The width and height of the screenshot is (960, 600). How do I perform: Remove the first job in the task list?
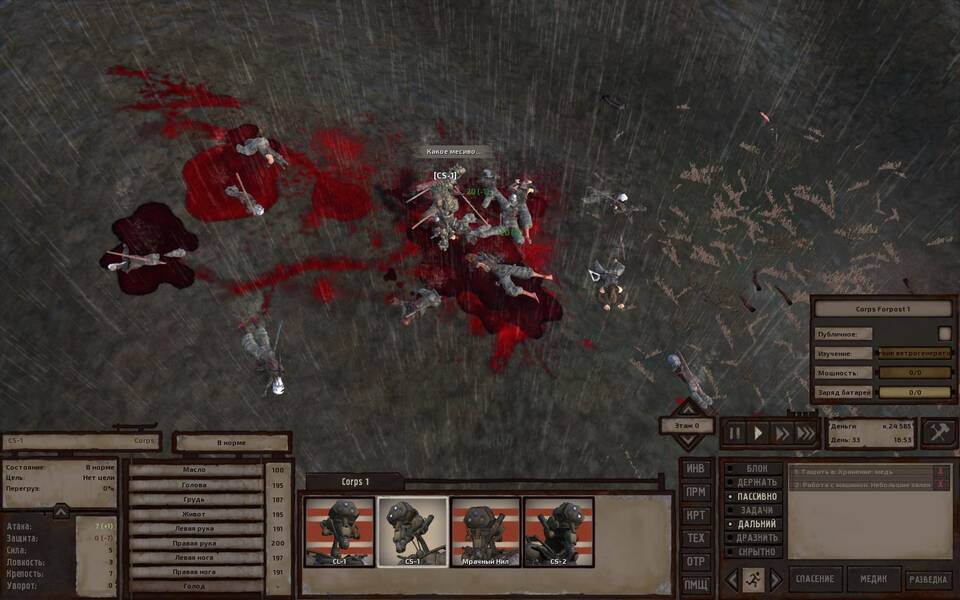click(x=940, y=471)
